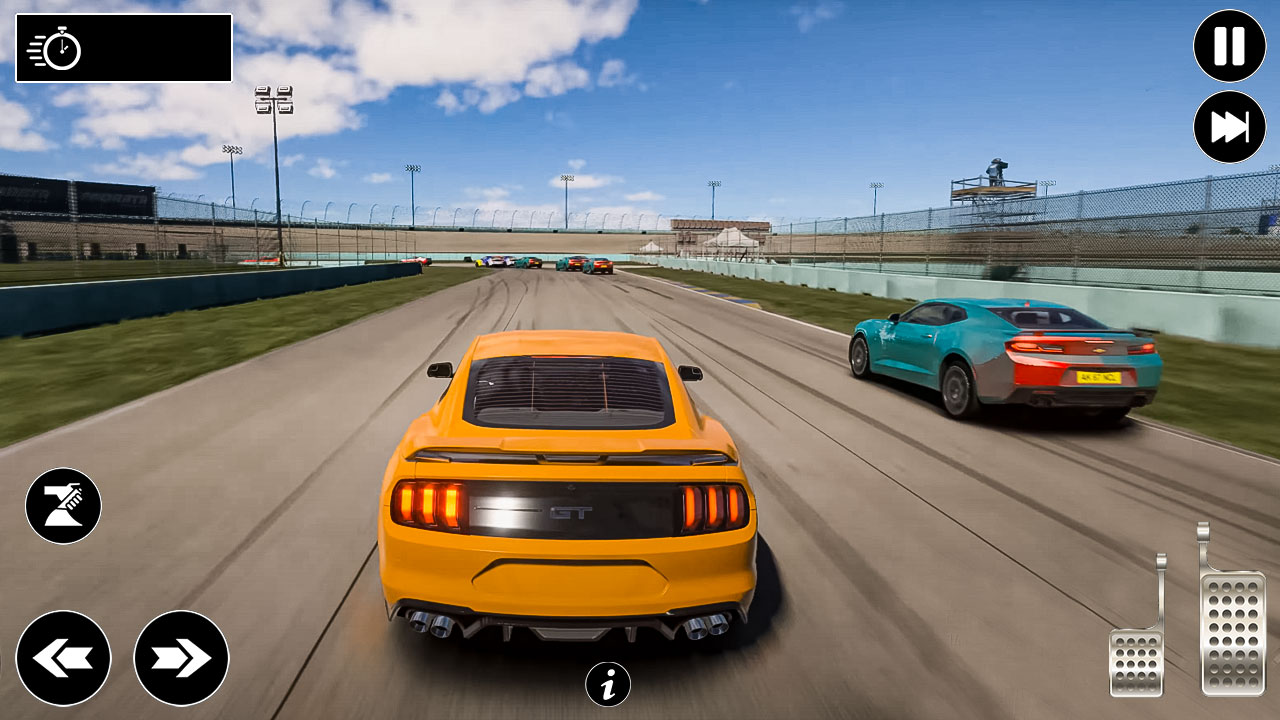Steer left using the chevron control
The image size is (1280, 720).
coord(64,657)
